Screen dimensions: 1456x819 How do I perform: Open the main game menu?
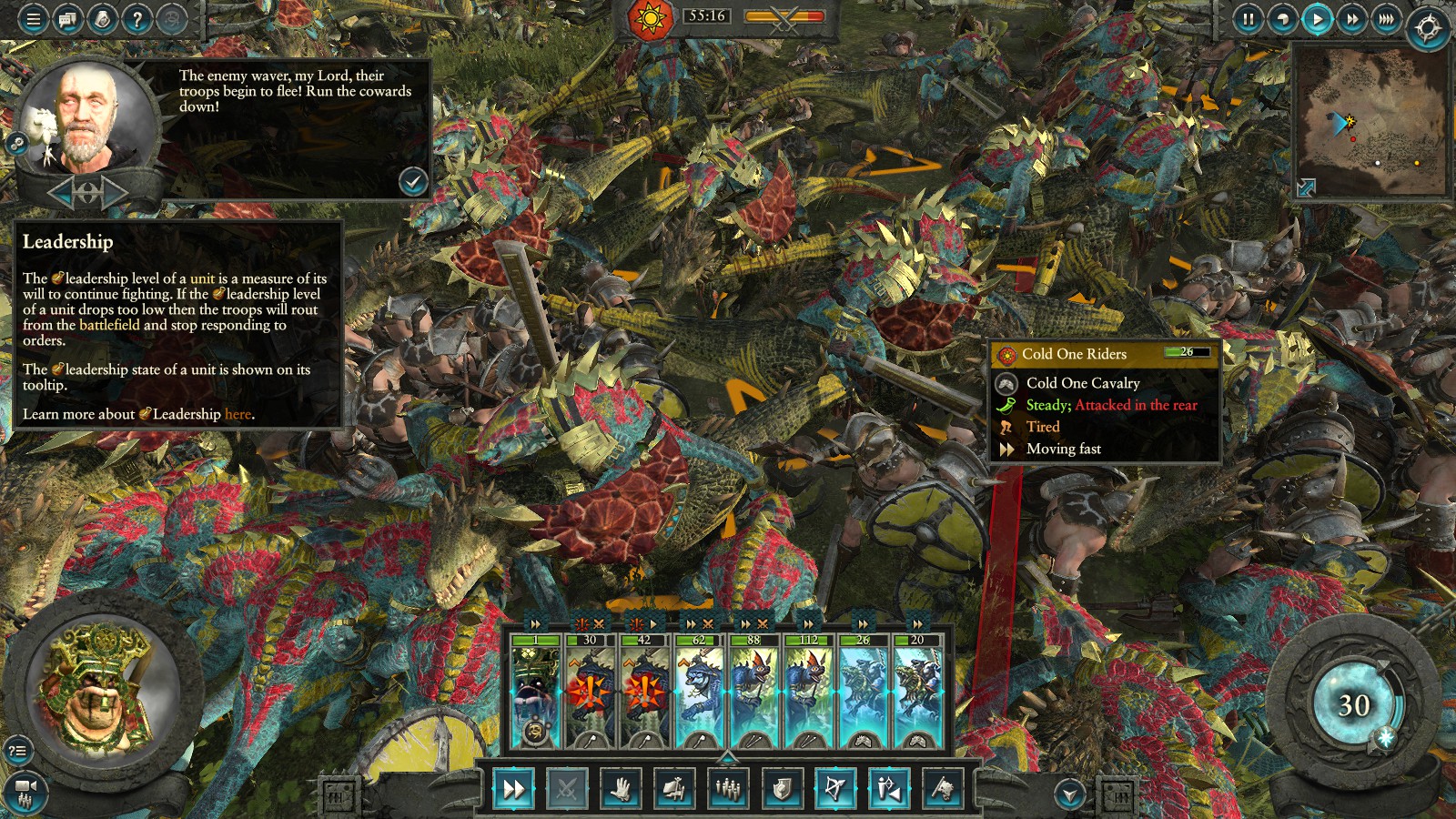[x=34, y=19]
